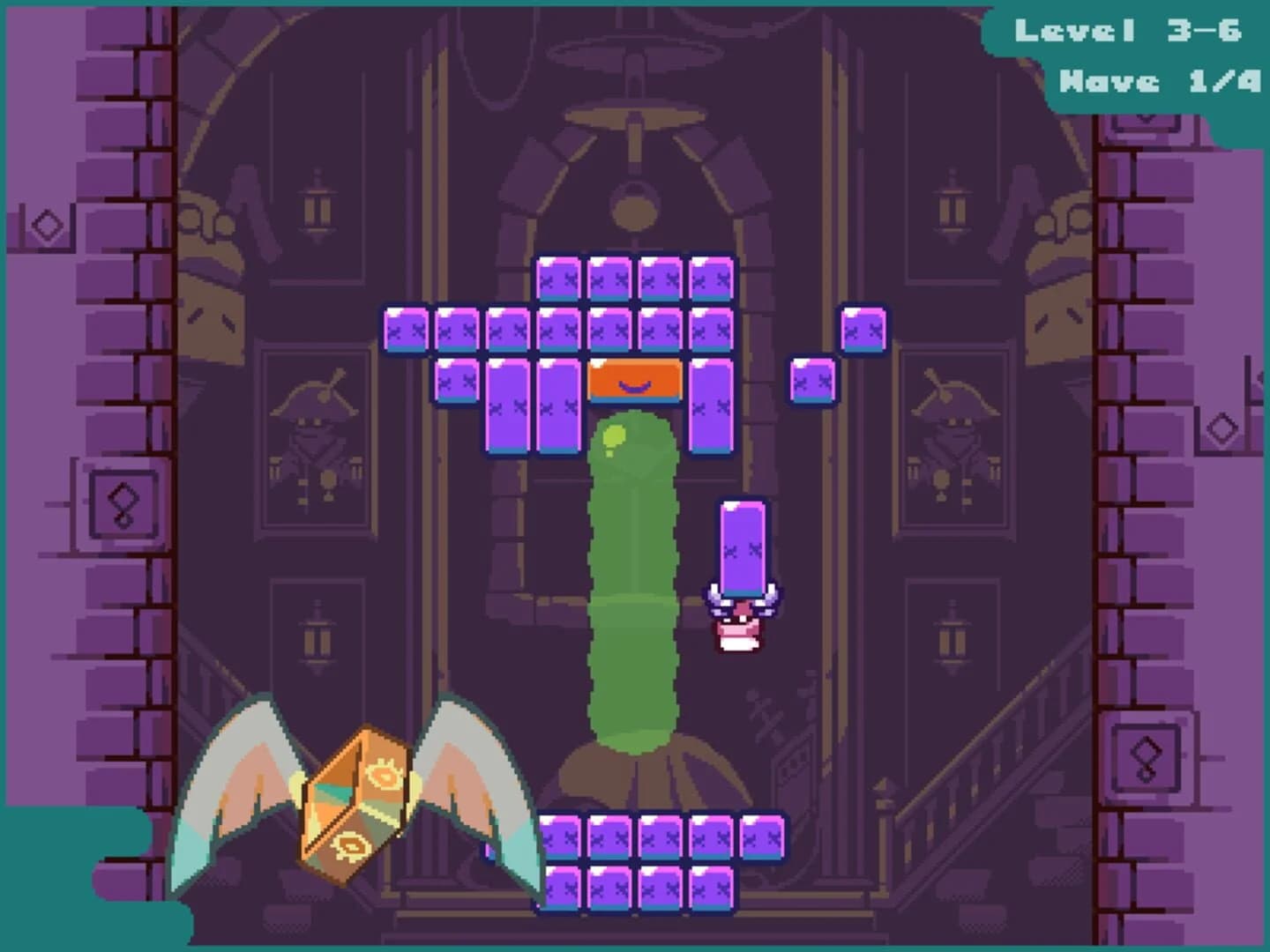Screen dimensions: 1270x952
Task: Click the left portrait painting
Action: (x=315, y=441)
